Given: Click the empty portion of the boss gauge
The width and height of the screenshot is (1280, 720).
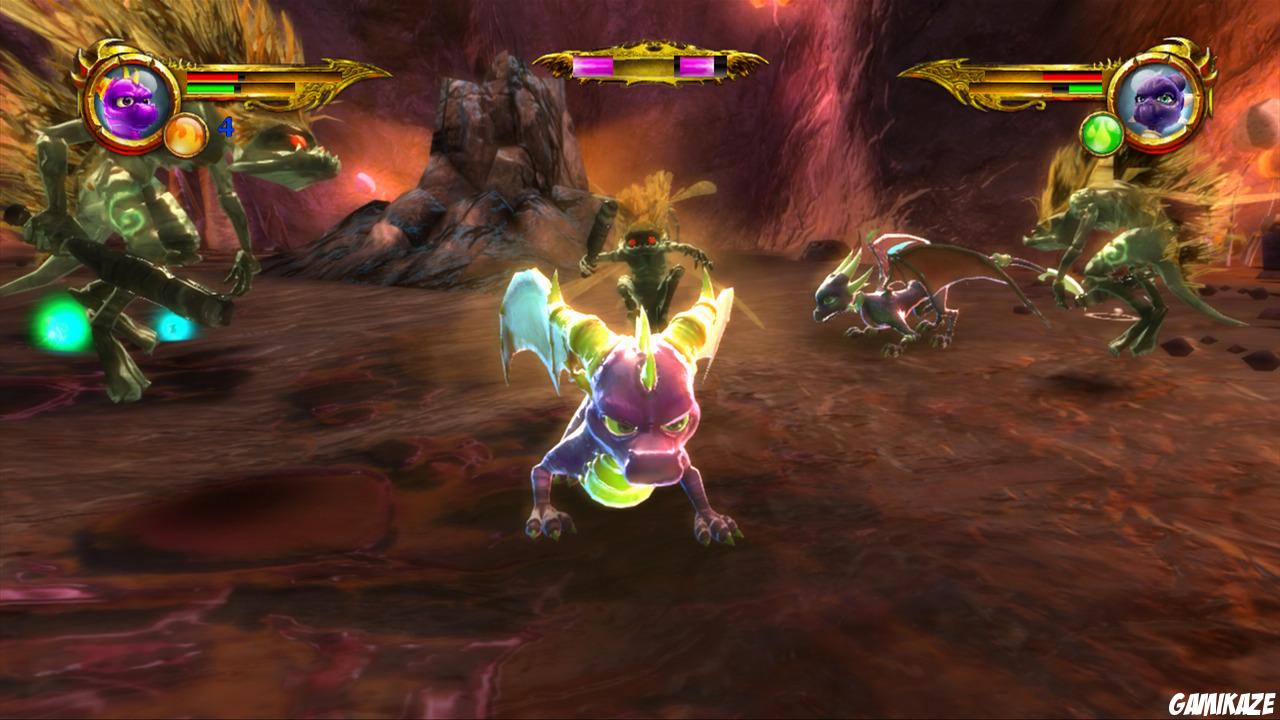Looking at the screenshot, I should (719, 65).
